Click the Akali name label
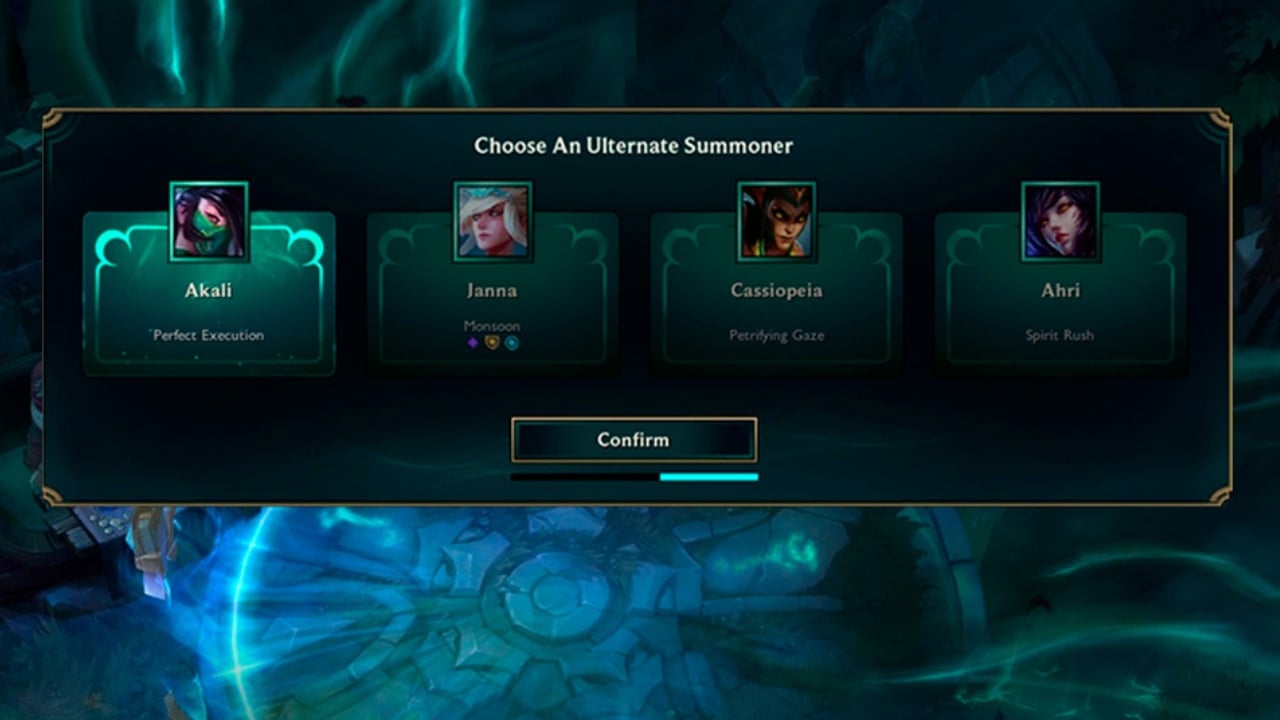1280x720 pixels. point(209,291)
